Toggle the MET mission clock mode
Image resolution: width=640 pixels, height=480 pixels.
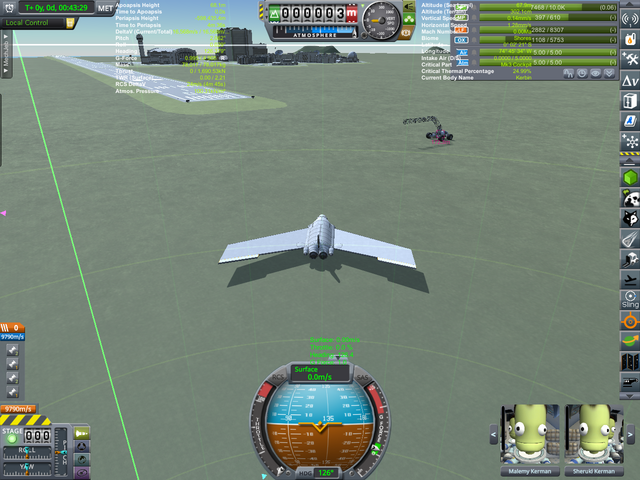[x=104, y=8]
